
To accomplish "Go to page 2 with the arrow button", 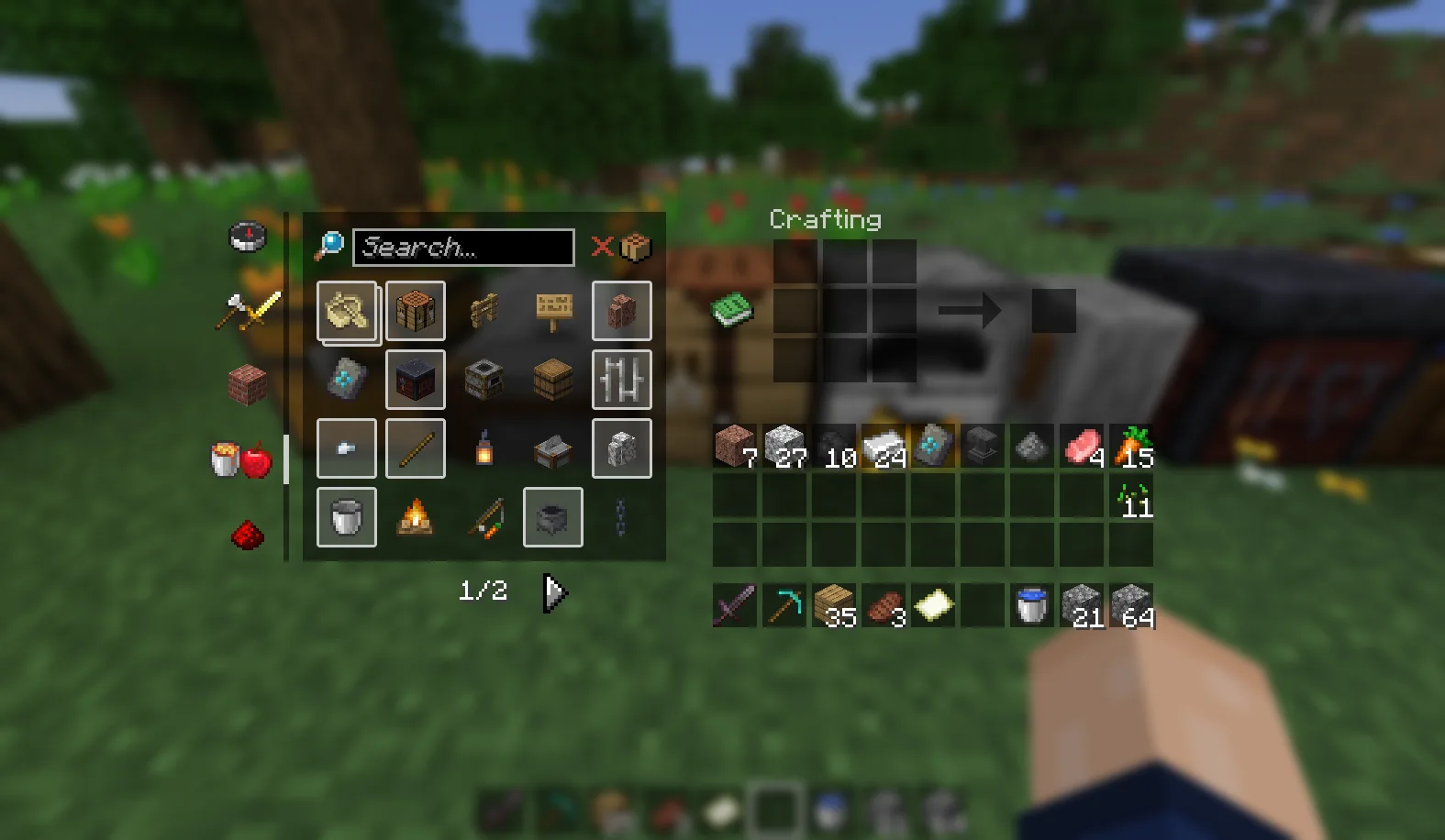I will pyautogui.click(x=557, y=591).
